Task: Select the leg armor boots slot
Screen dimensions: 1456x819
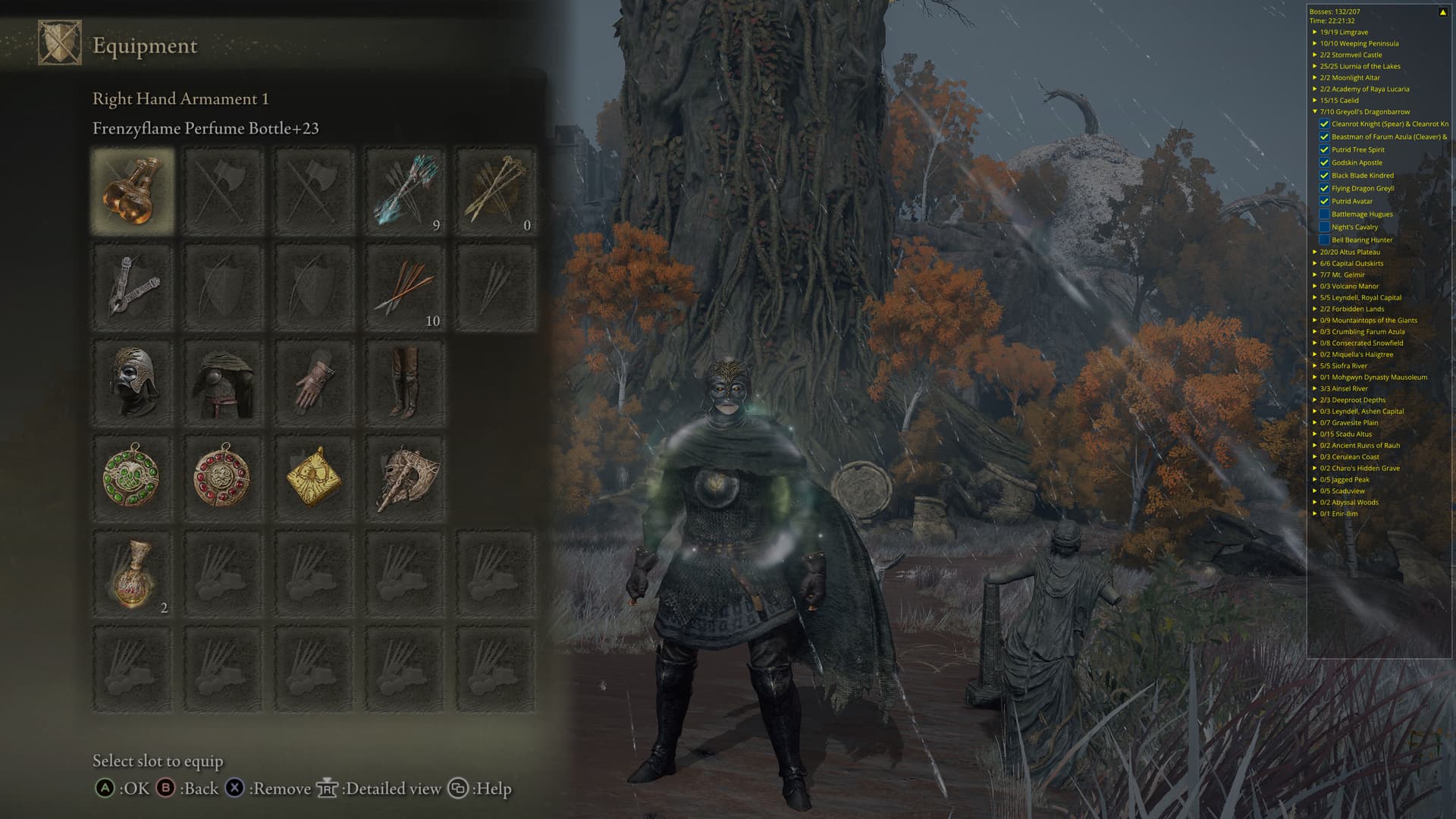Action: click(x=405, y=382)
